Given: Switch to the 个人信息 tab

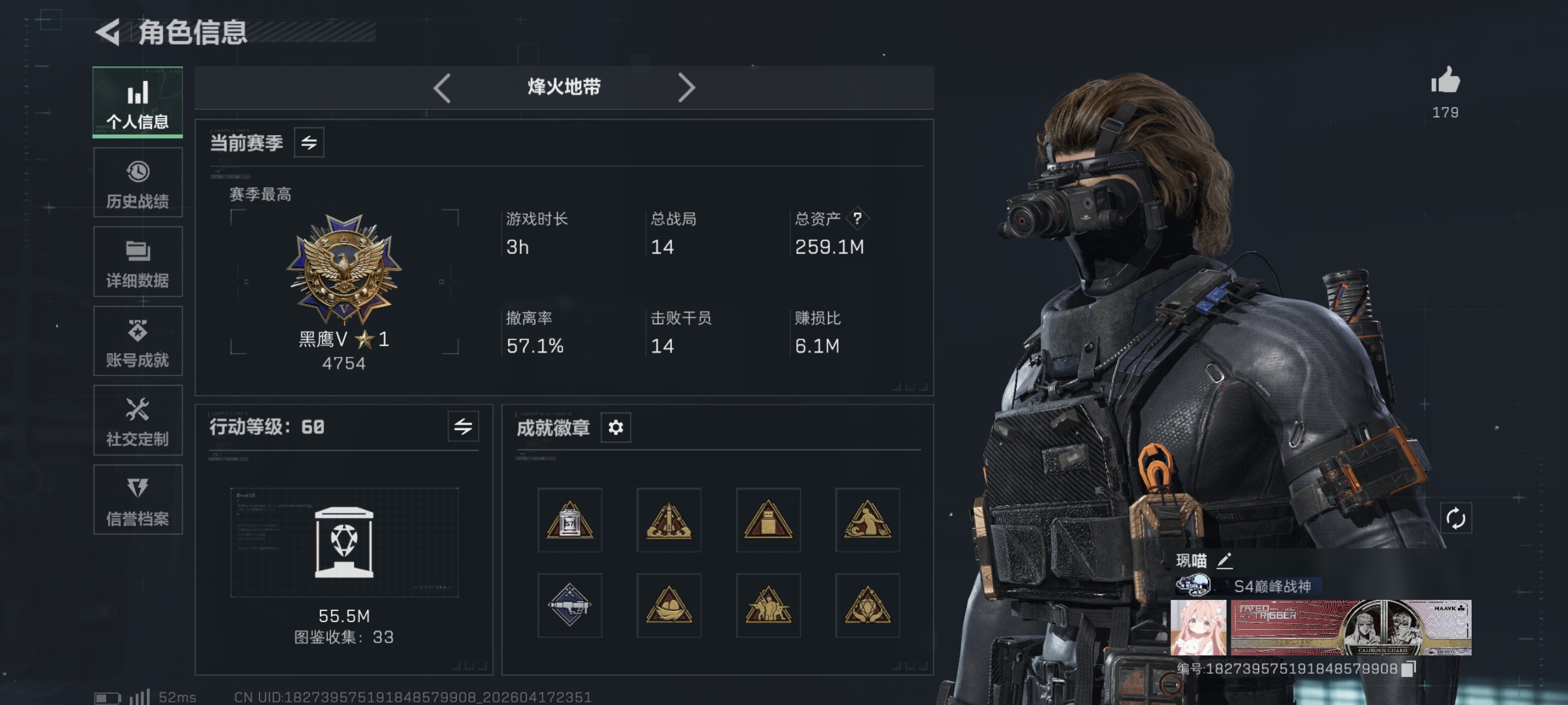Looking at the screenshot, I should tap(137, 102).
